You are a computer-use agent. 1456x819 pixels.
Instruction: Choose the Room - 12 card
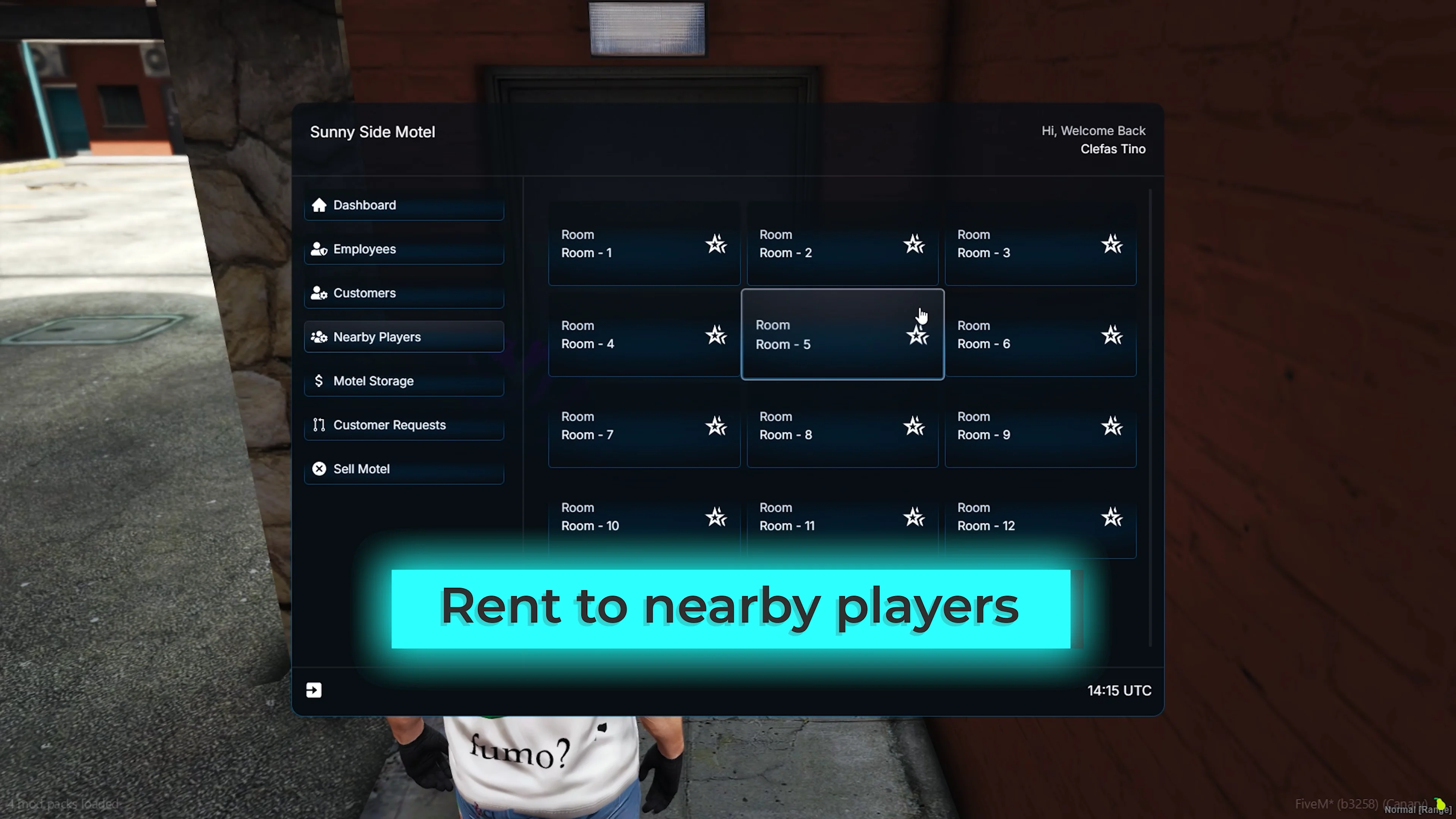(x=1040, y=517)
